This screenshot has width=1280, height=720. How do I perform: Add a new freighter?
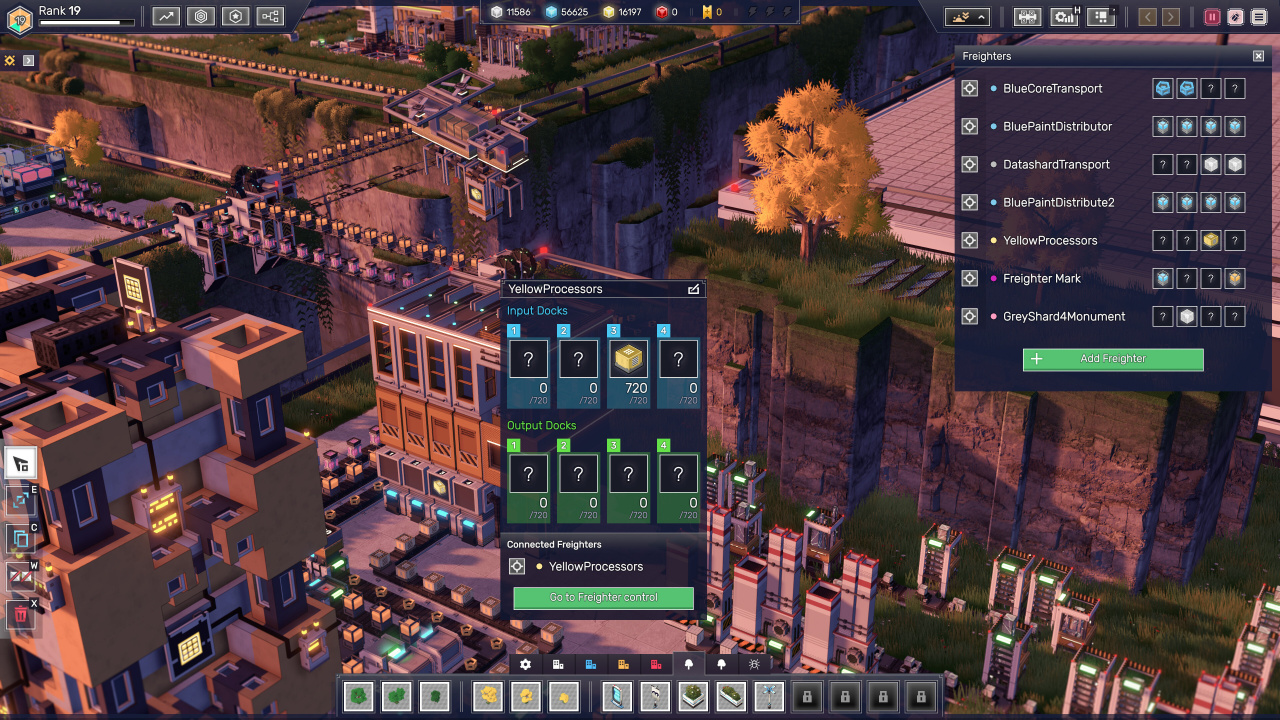coord(1113,359)
